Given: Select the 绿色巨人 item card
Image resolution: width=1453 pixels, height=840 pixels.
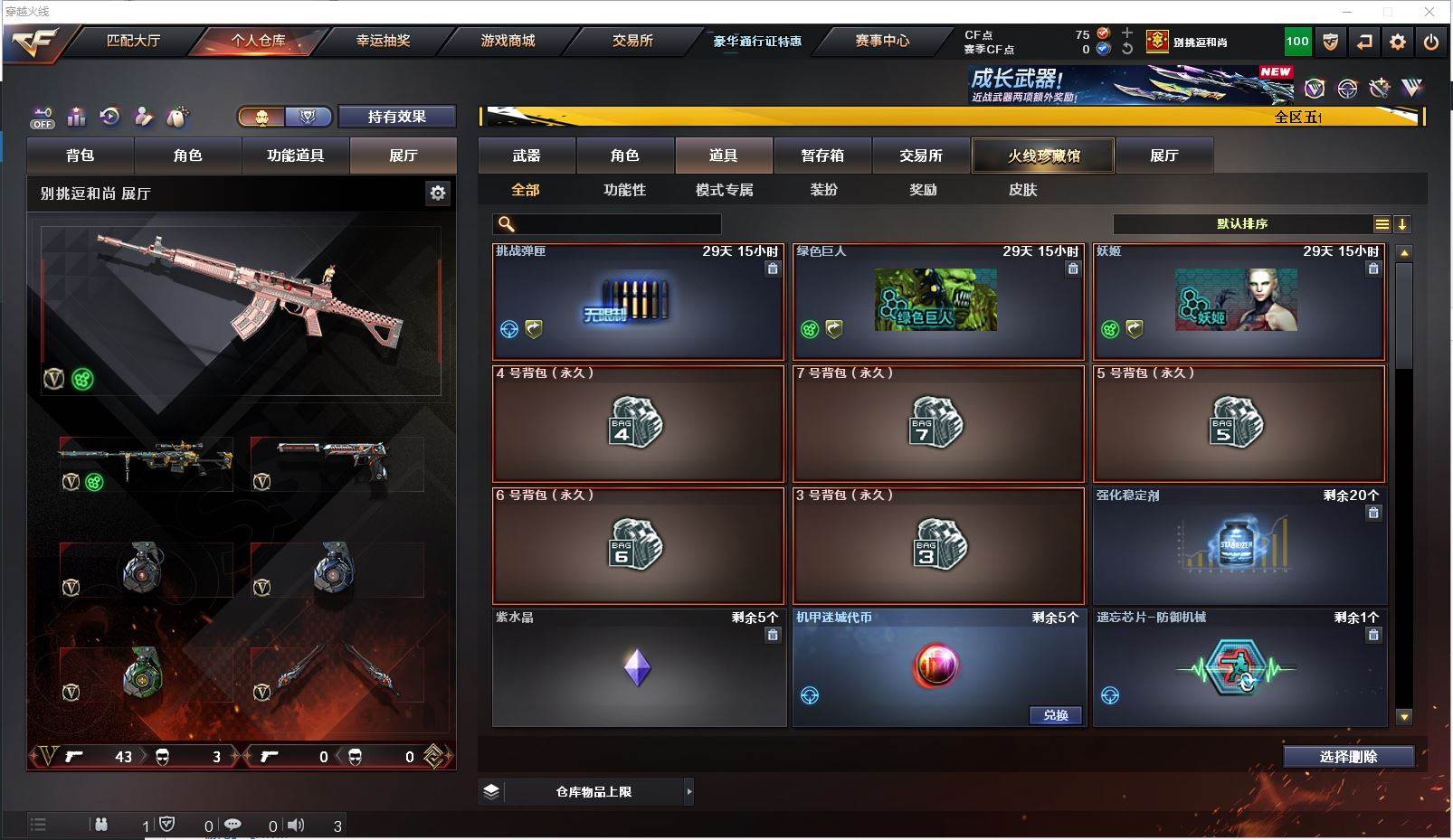Looking at the screenshot, I should click(x=938, y=301).
